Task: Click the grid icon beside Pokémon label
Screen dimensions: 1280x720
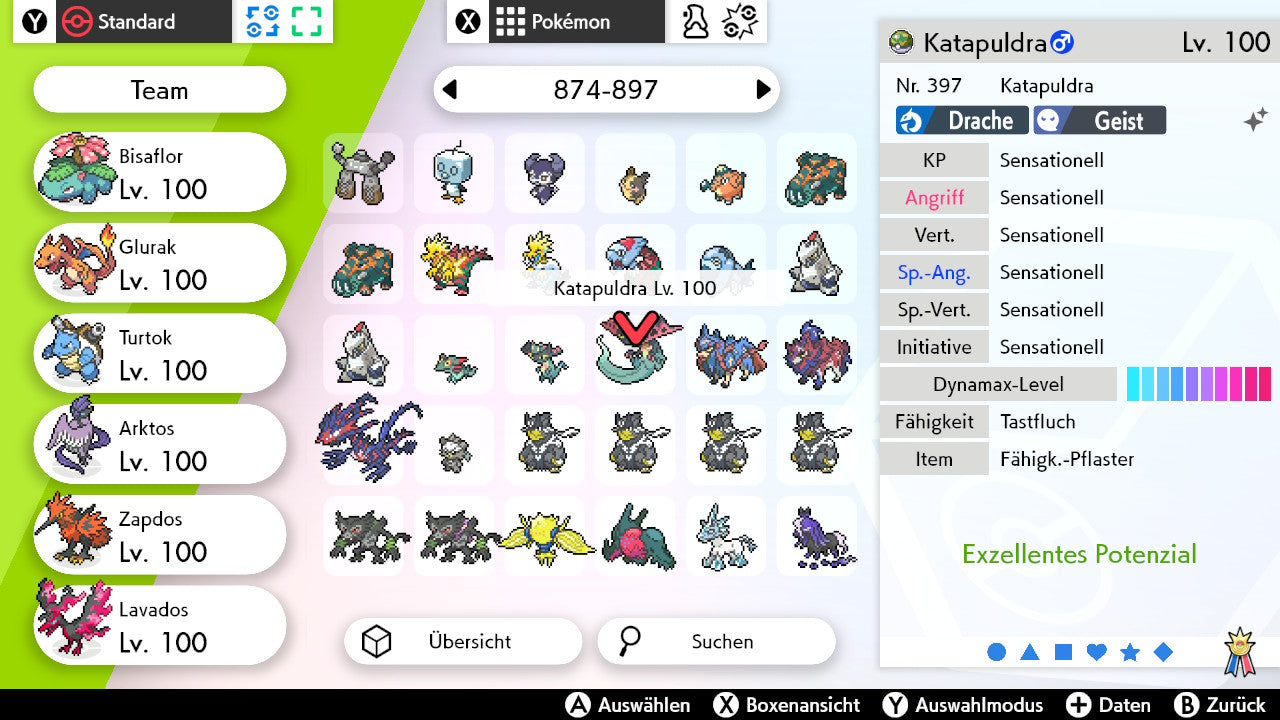Action: pos(512,20)
